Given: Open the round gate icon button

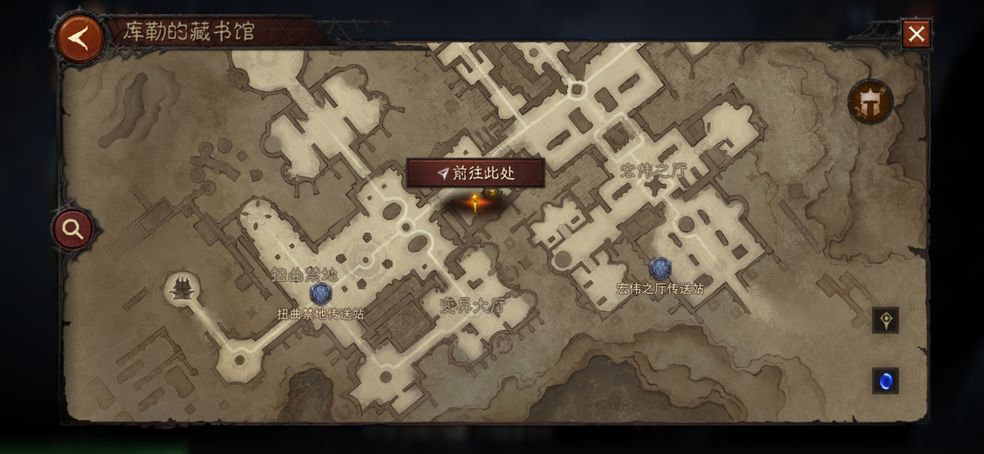Looking at the screenshot, I should click(869, 101).
